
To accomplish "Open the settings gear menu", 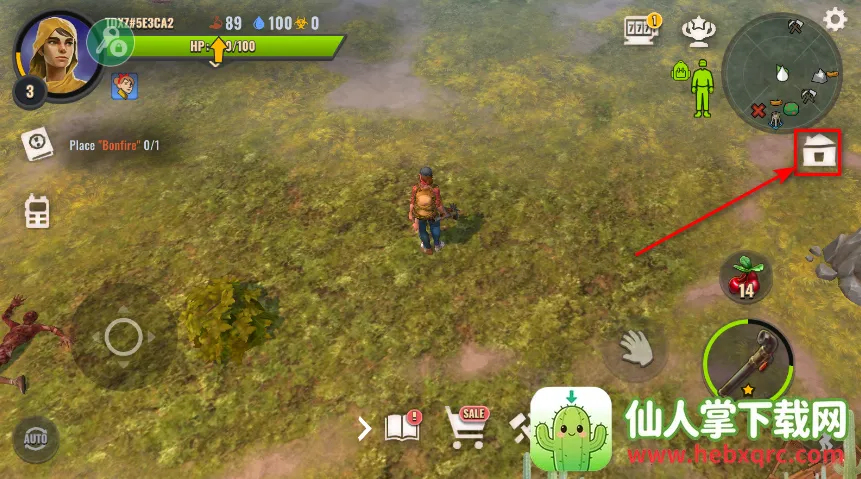I will [x=834, y=18].
